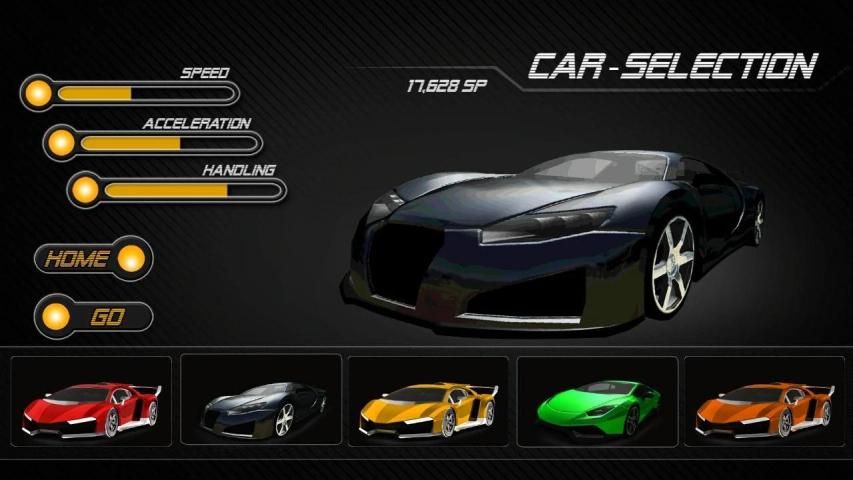Go back with the HOME button
Viewport: 853px width, 480px height.
pyautogui.click(x=93, y=259)
